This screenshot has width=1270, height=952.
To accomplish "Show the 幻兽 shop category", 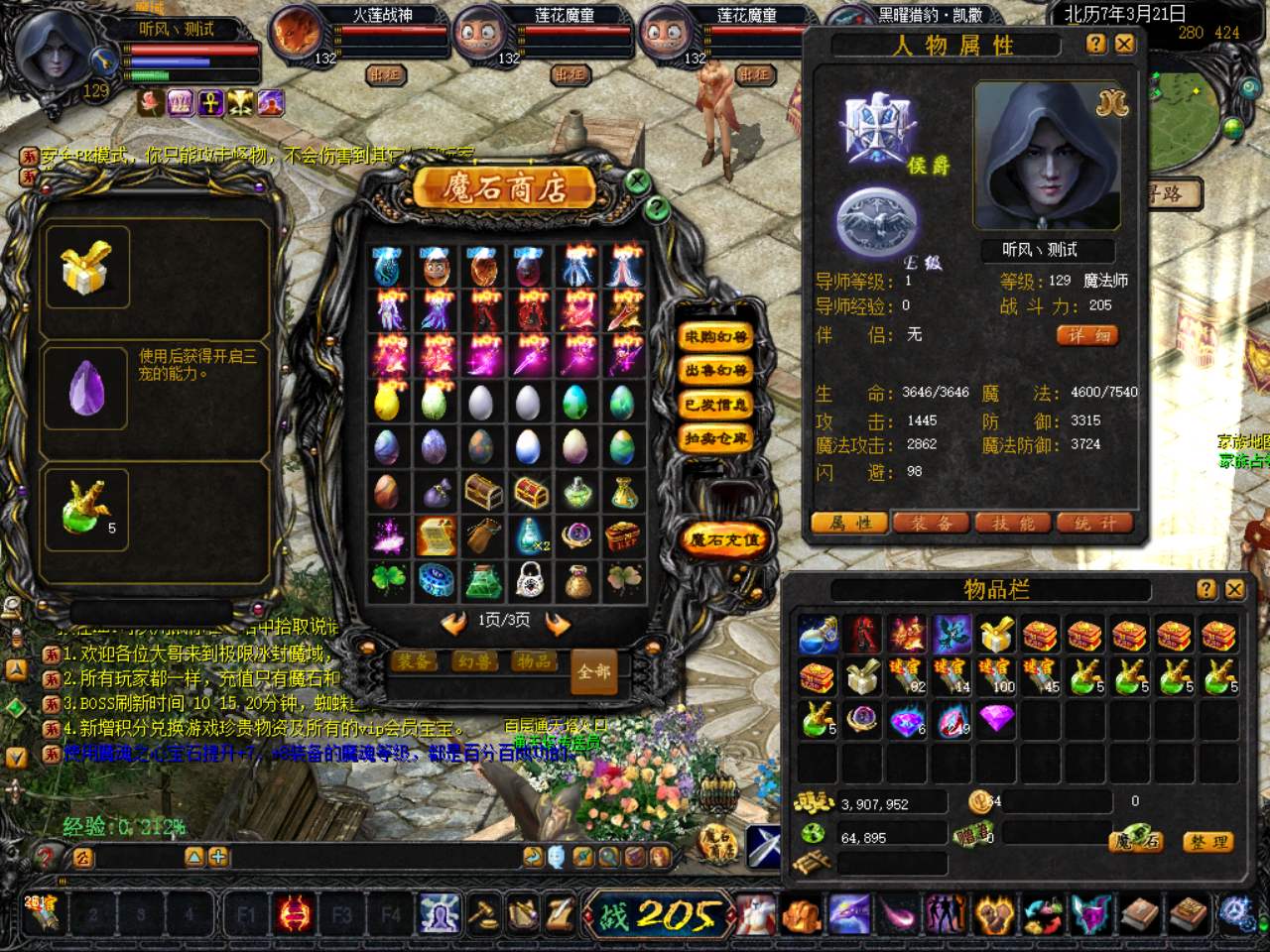I will pyautogui.click(x=475, y=661).
